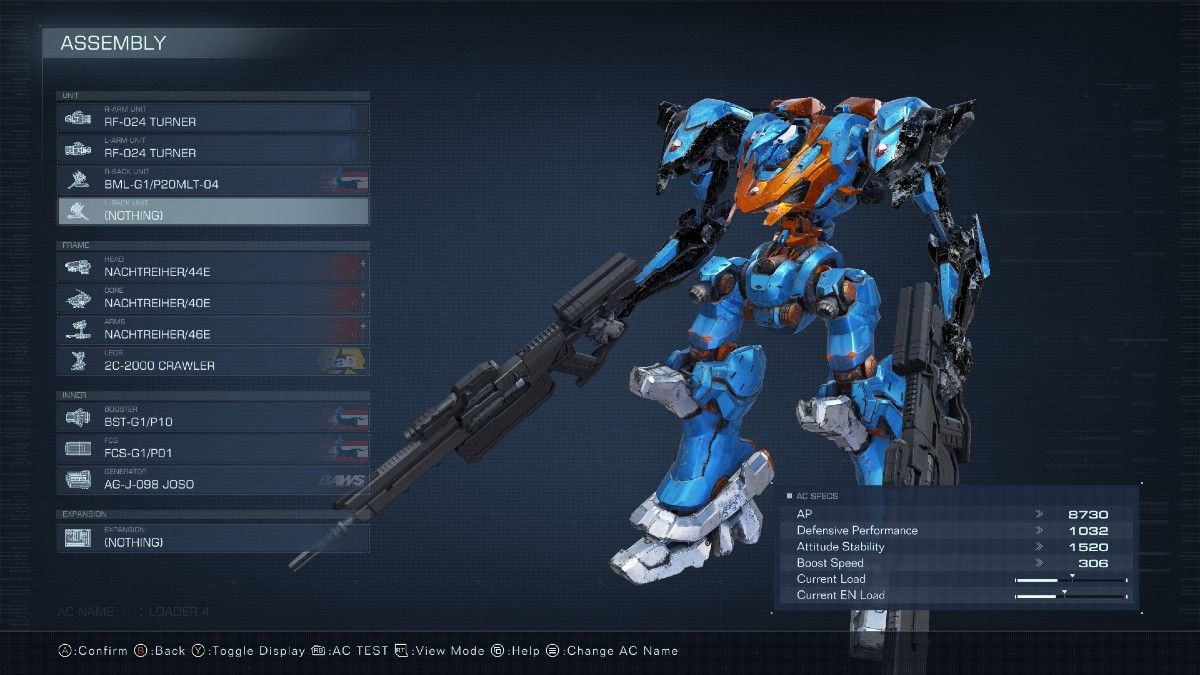The height and width of the screenshot is (675, 1200).
Task: Open the Booster slot BST-G1/P10
Action: [x=213, y=417]
